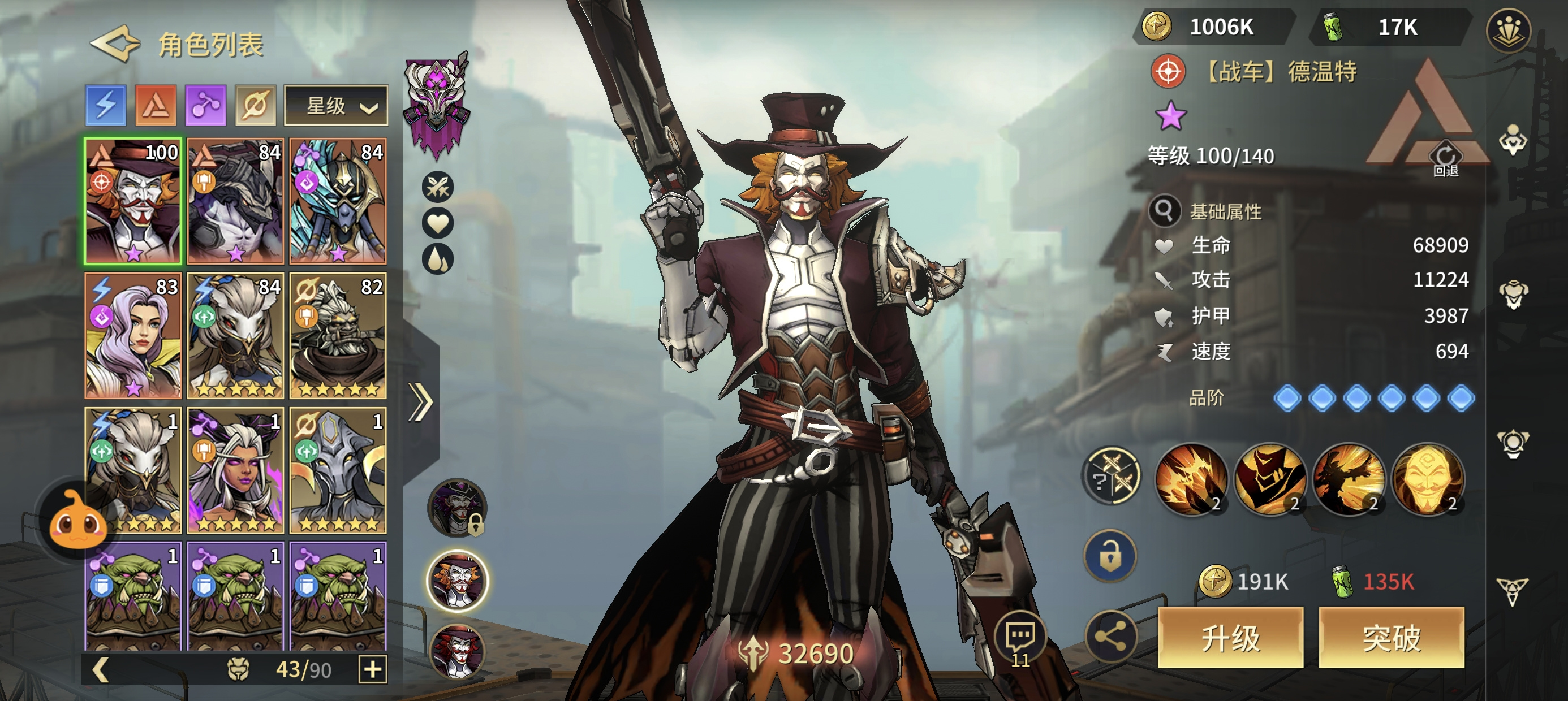Select the level 82 bearded dwarf card
Image resolution: width=1568 pixels, height=701 pixels.
click(x=338, y=335)
